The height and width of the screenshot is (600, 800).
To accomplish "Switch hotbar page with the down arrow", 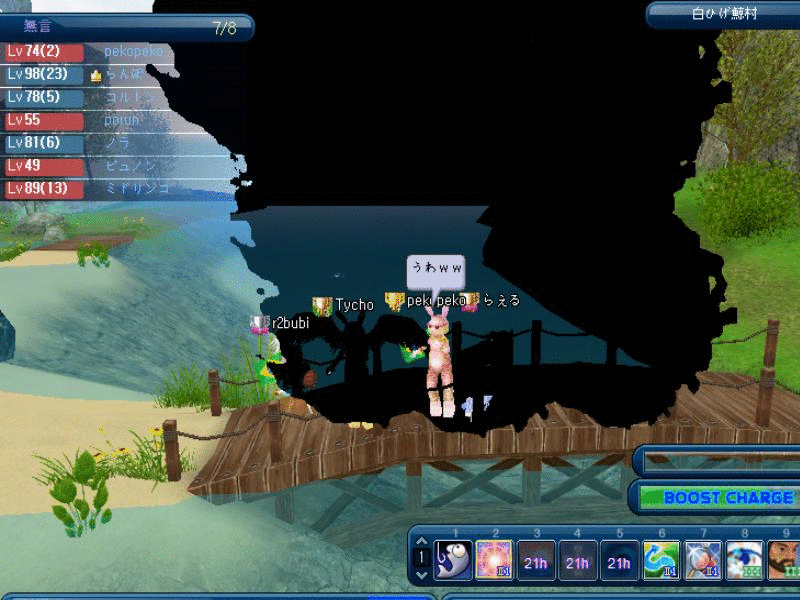I will [x=421, y=575].
